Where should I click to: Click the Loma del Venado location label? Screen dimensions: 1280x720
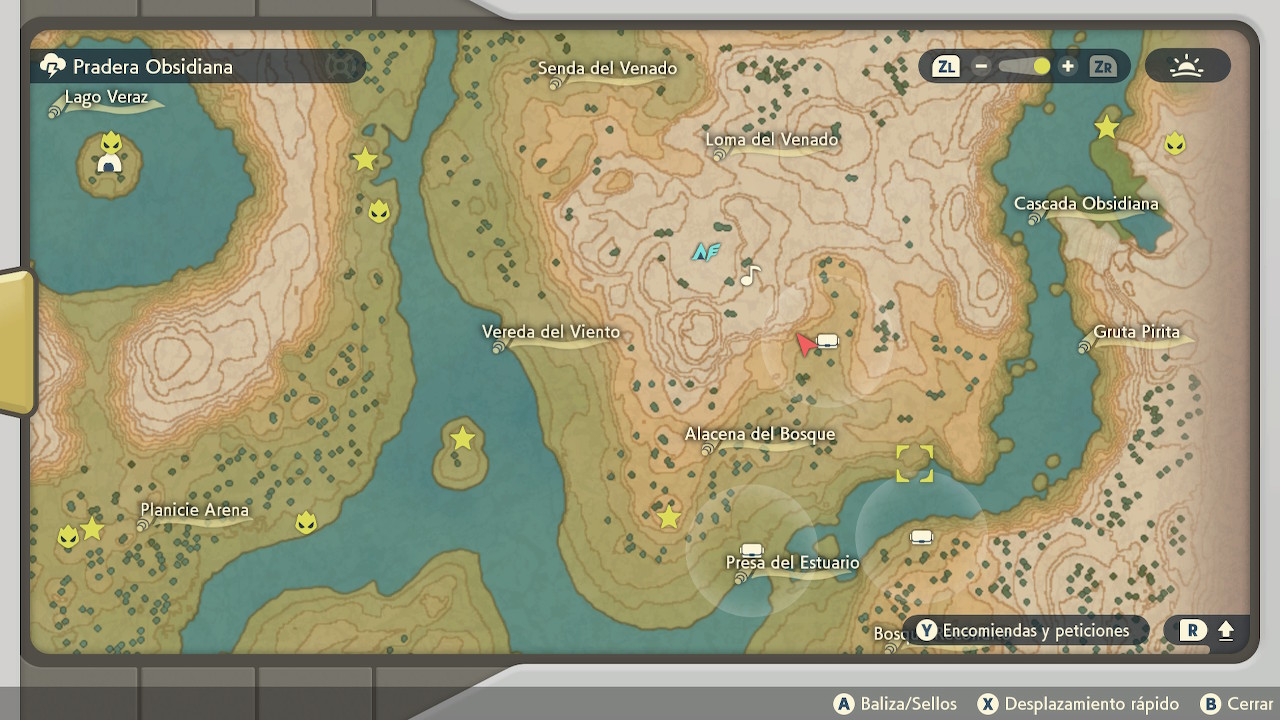tap(771, 140)
